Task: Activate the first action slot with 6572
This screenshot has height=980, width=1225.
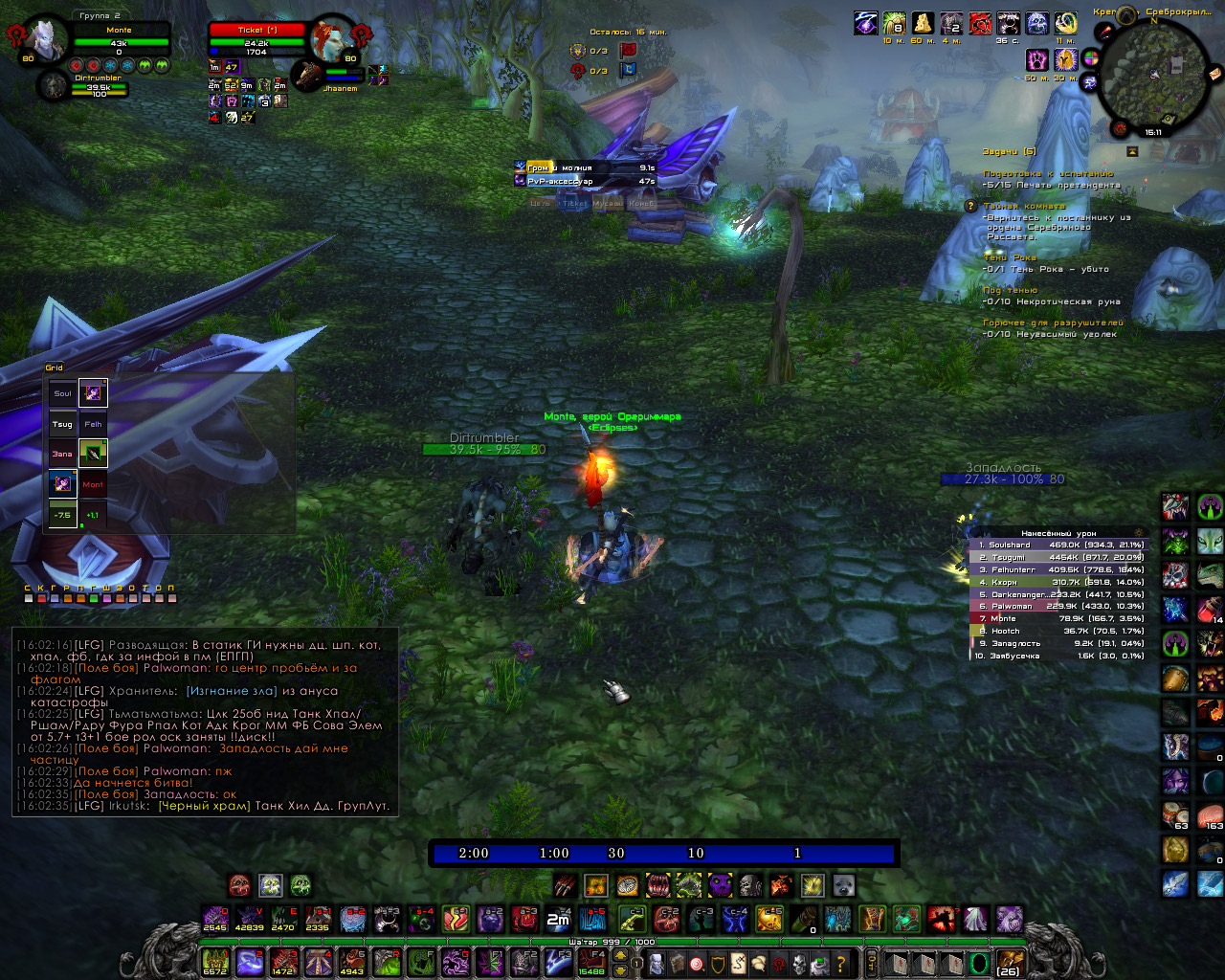Action: [215, 960]
